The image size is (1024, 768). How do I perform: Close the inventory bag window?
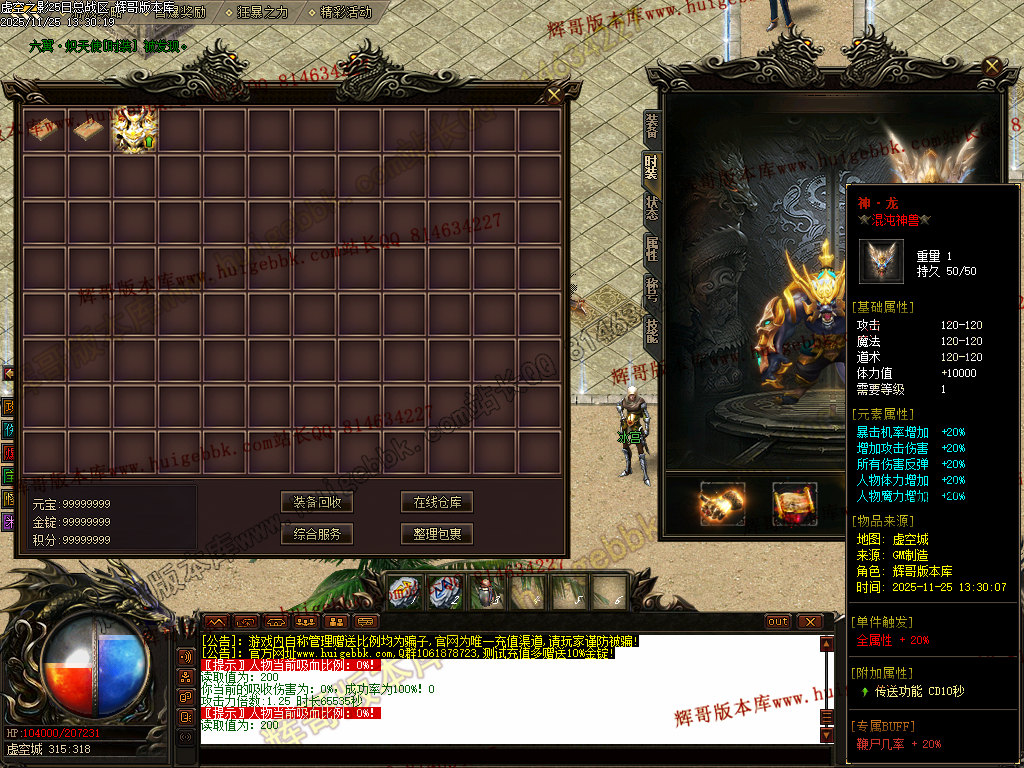[x=554, y=95]
